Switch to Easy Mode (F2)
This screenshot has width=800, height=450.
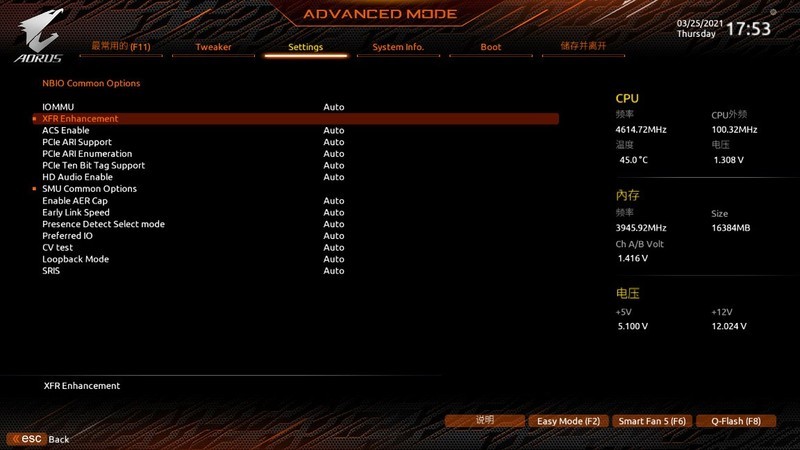click(568, 421)
